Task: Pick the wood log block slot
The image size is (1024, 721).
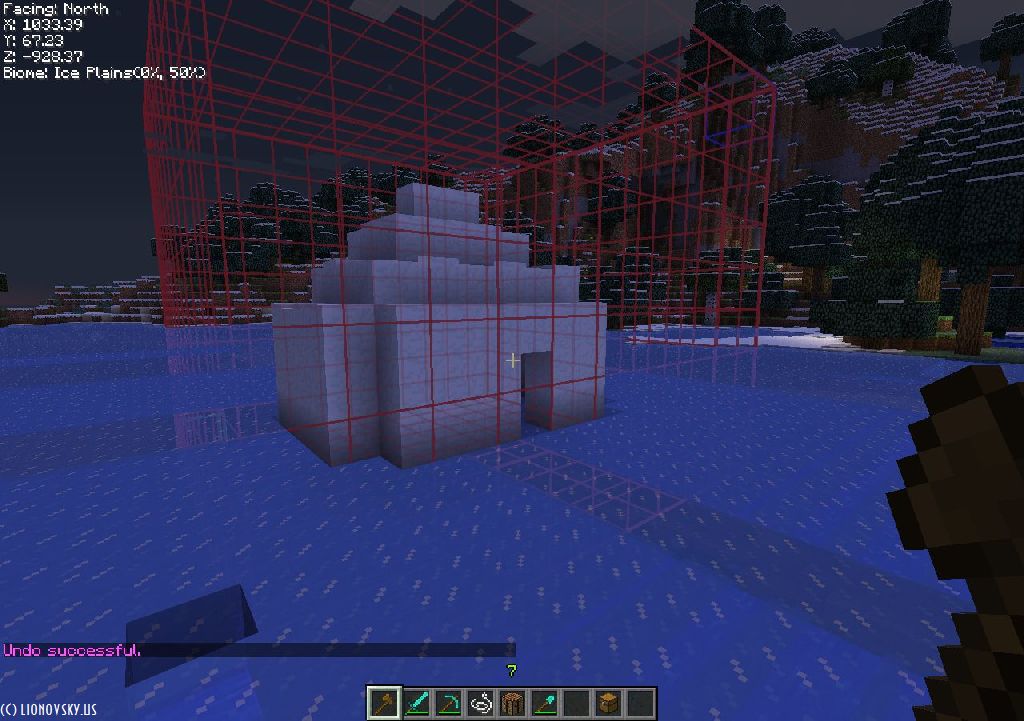Action: (512, 703)
